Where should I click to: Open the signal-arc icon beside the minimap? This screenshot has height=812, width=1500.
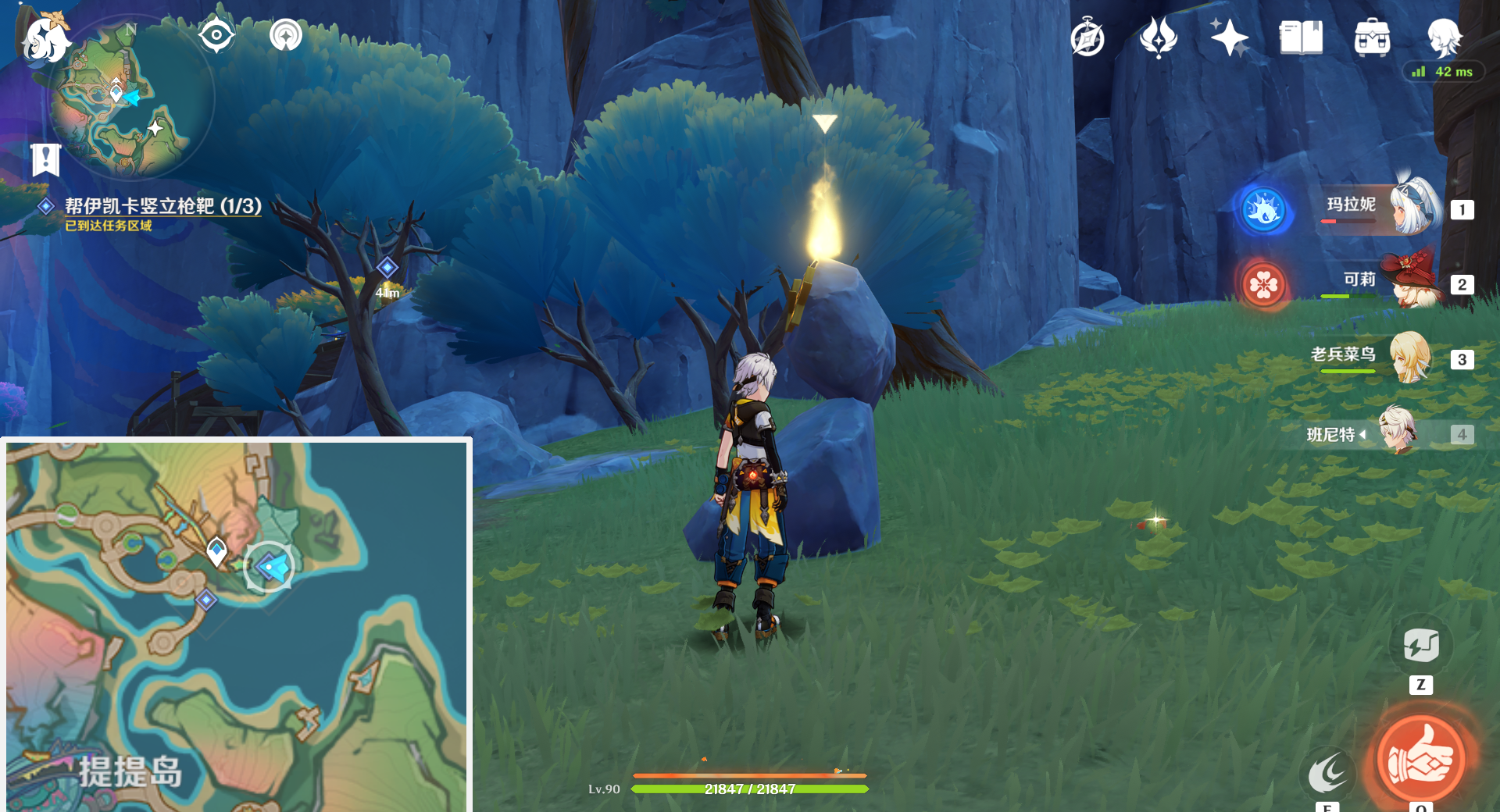click(x=286, y=35)
